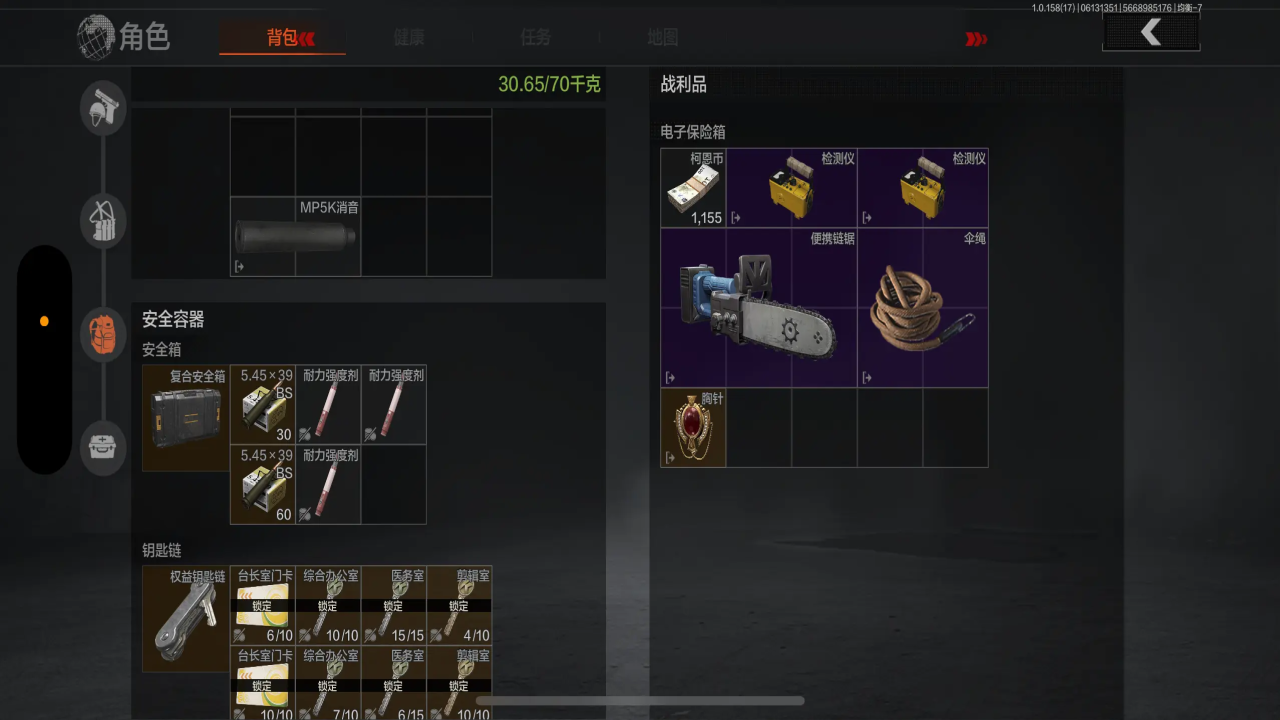Screen dimensions: 1280x720
Task: Jump to the chest rig section icon
Action: coord(103,221)
